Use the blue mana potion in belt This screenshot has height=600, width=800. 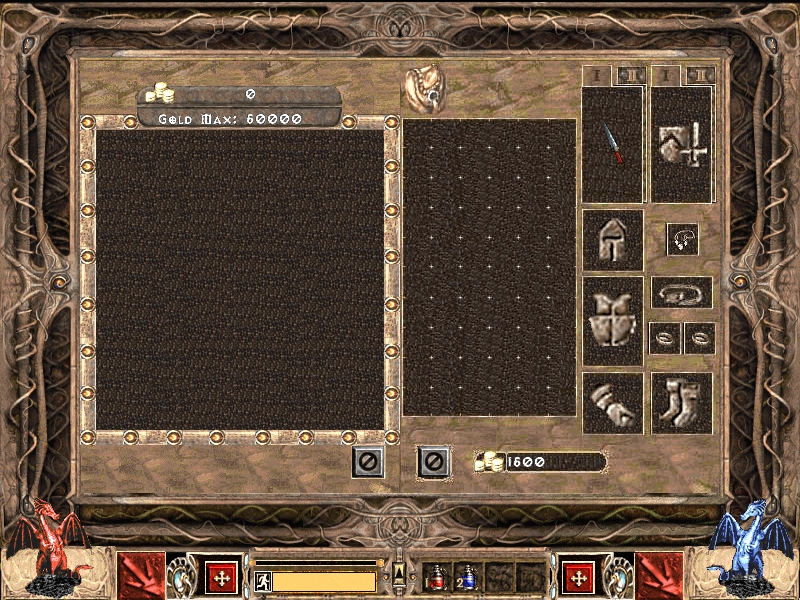point(468,578)
